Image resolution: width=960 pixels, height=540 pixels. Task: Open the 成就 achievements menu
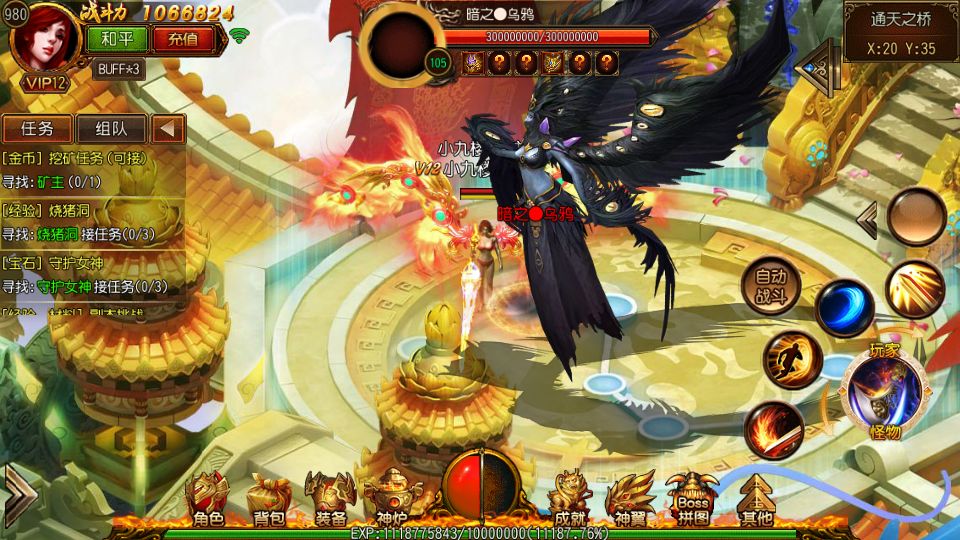(x=570, y=498)
